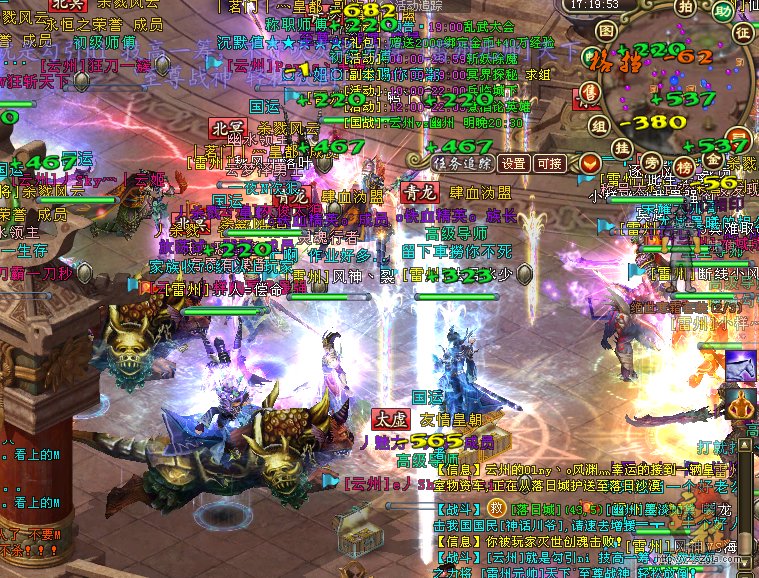Click the 组 team button
The width and height of the screenshot is (759, 578).
(x=598, y=125)
